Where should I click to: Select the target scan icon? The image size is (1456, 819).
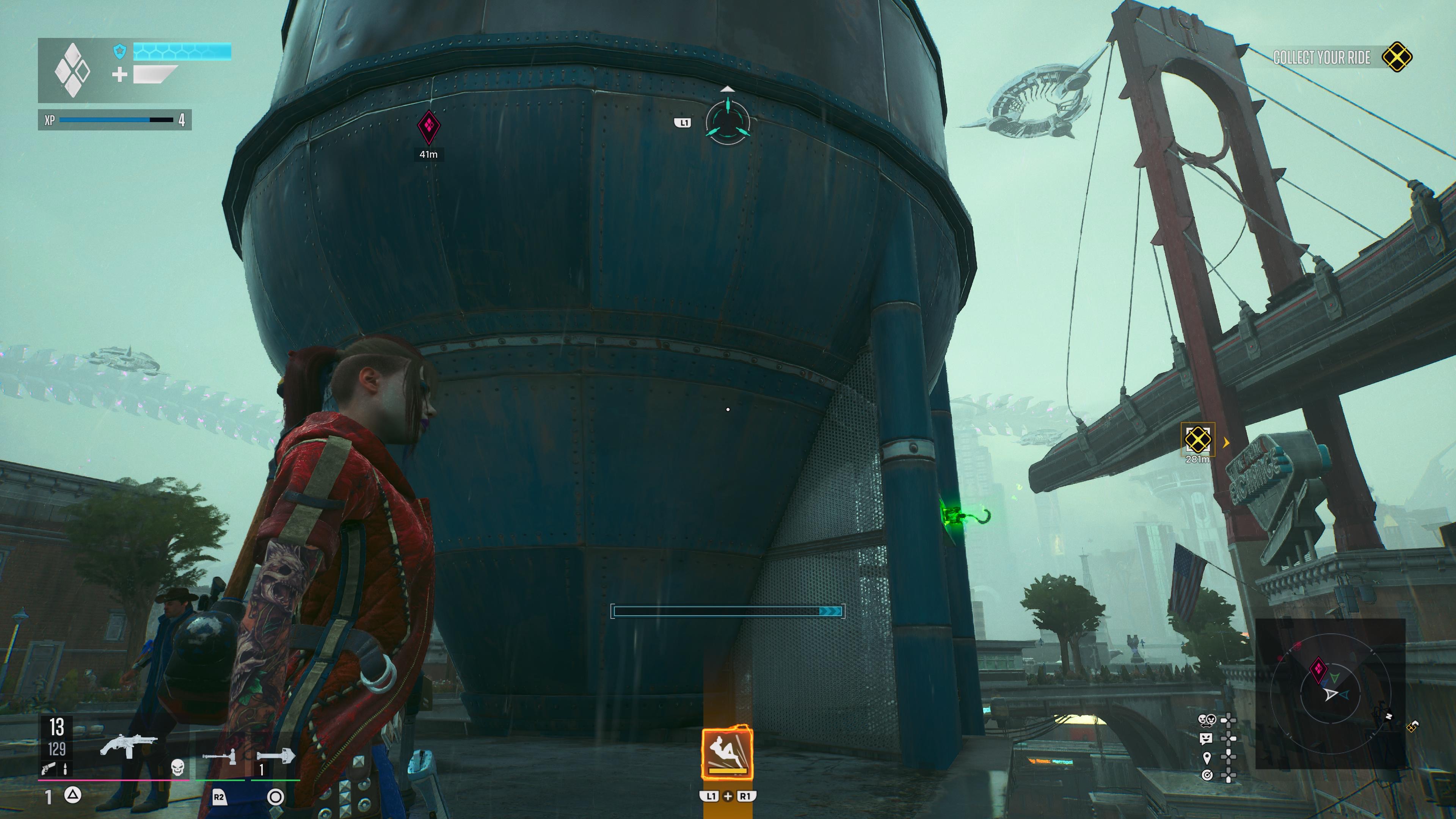[1207, 775]
